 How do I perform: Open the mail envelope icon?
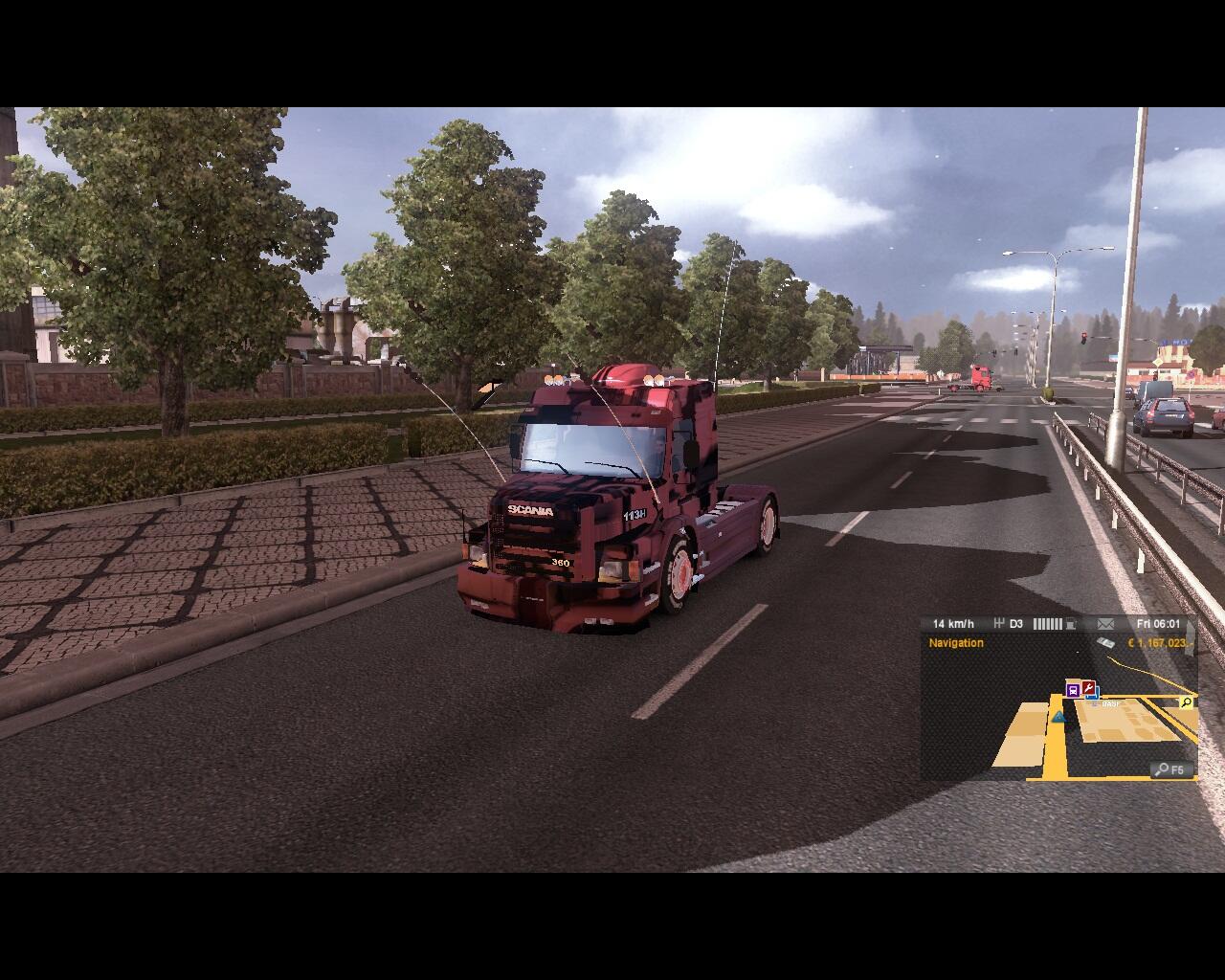pos(1105,624)
